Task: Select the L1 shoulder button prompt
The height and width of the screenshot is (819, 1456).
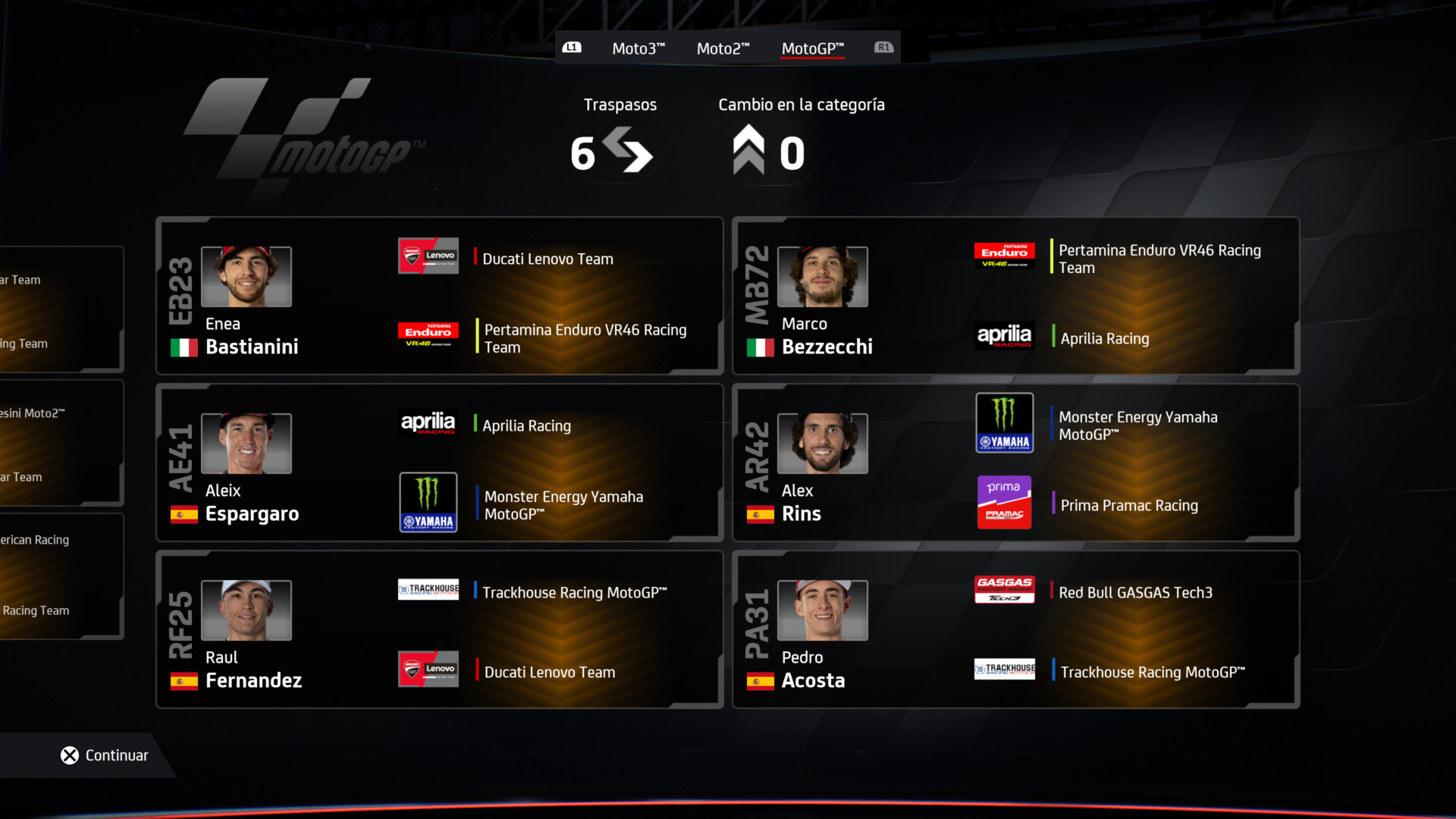Action: tap(573, 47)
